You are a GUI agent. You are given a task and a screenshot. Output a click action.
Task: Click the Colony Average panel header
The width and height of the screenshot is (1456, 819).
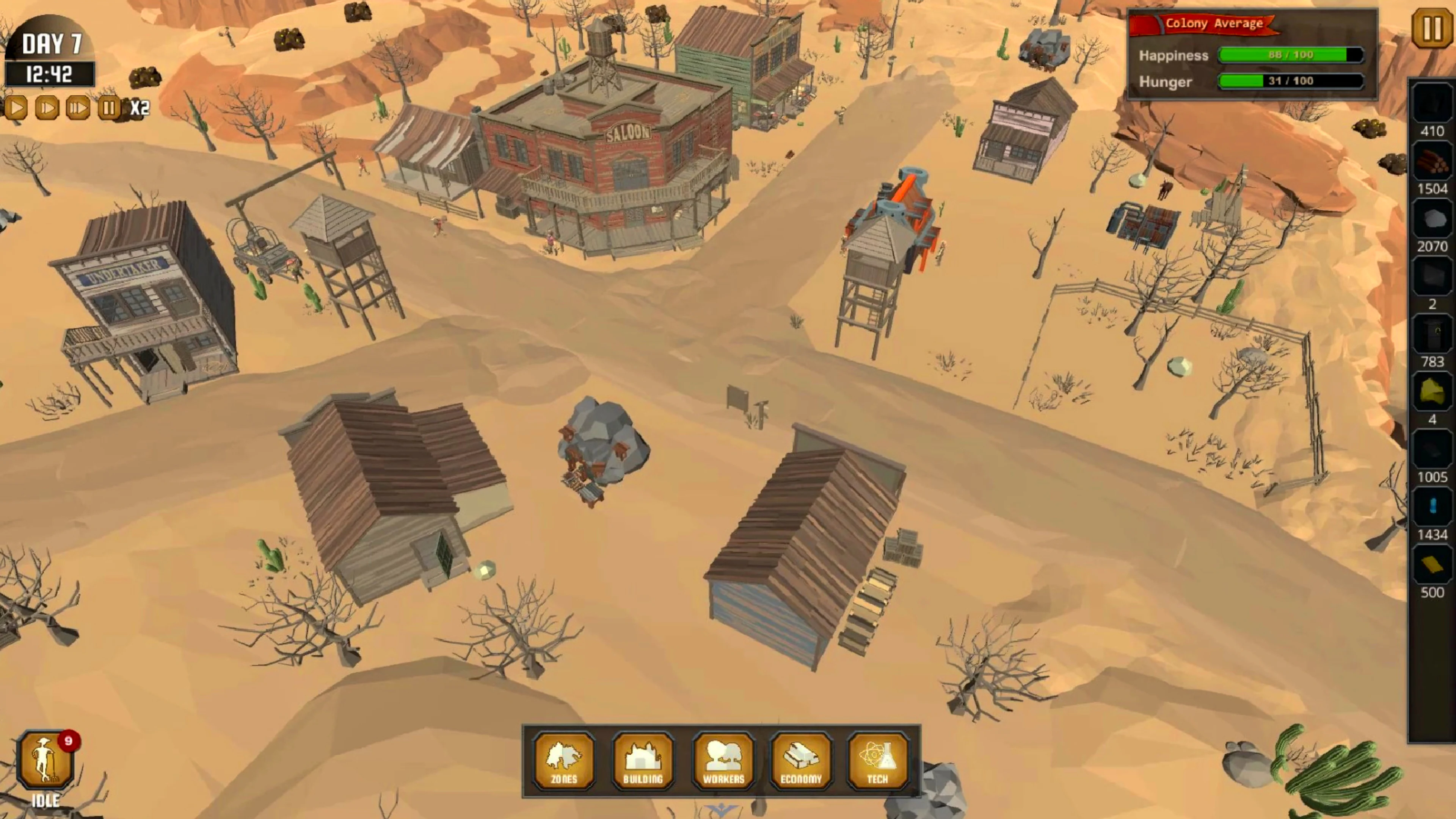tap(1213, 24)
